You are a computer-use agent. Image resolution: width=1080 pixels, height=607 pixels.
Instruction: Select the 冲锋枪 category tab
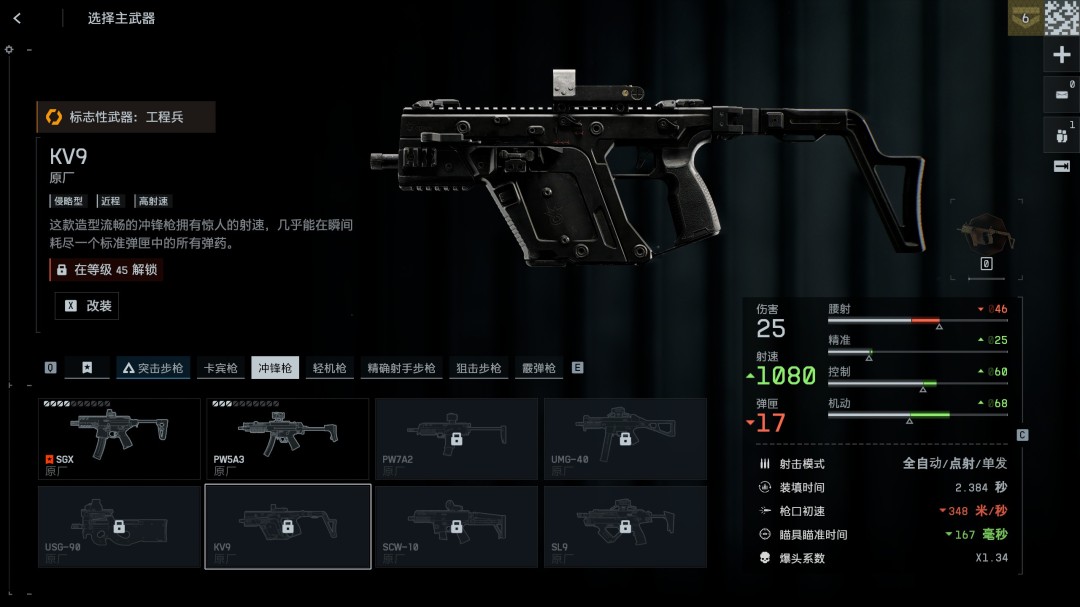coord(275,368)
